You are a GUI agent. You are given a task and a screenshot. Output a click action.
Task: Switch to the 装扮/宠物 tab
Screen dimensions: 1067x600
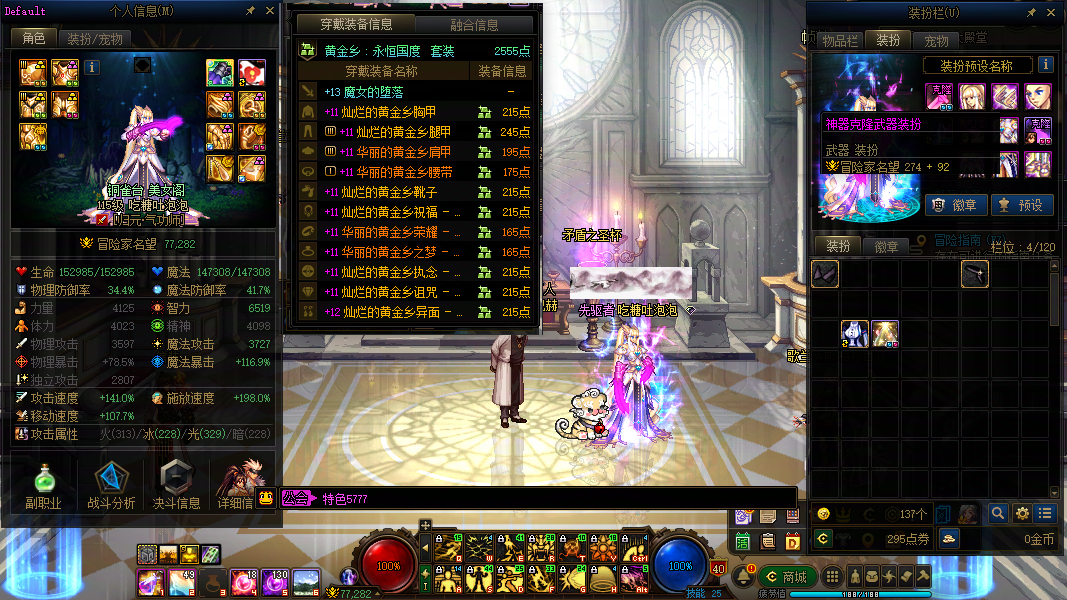[x=96, y=39]
